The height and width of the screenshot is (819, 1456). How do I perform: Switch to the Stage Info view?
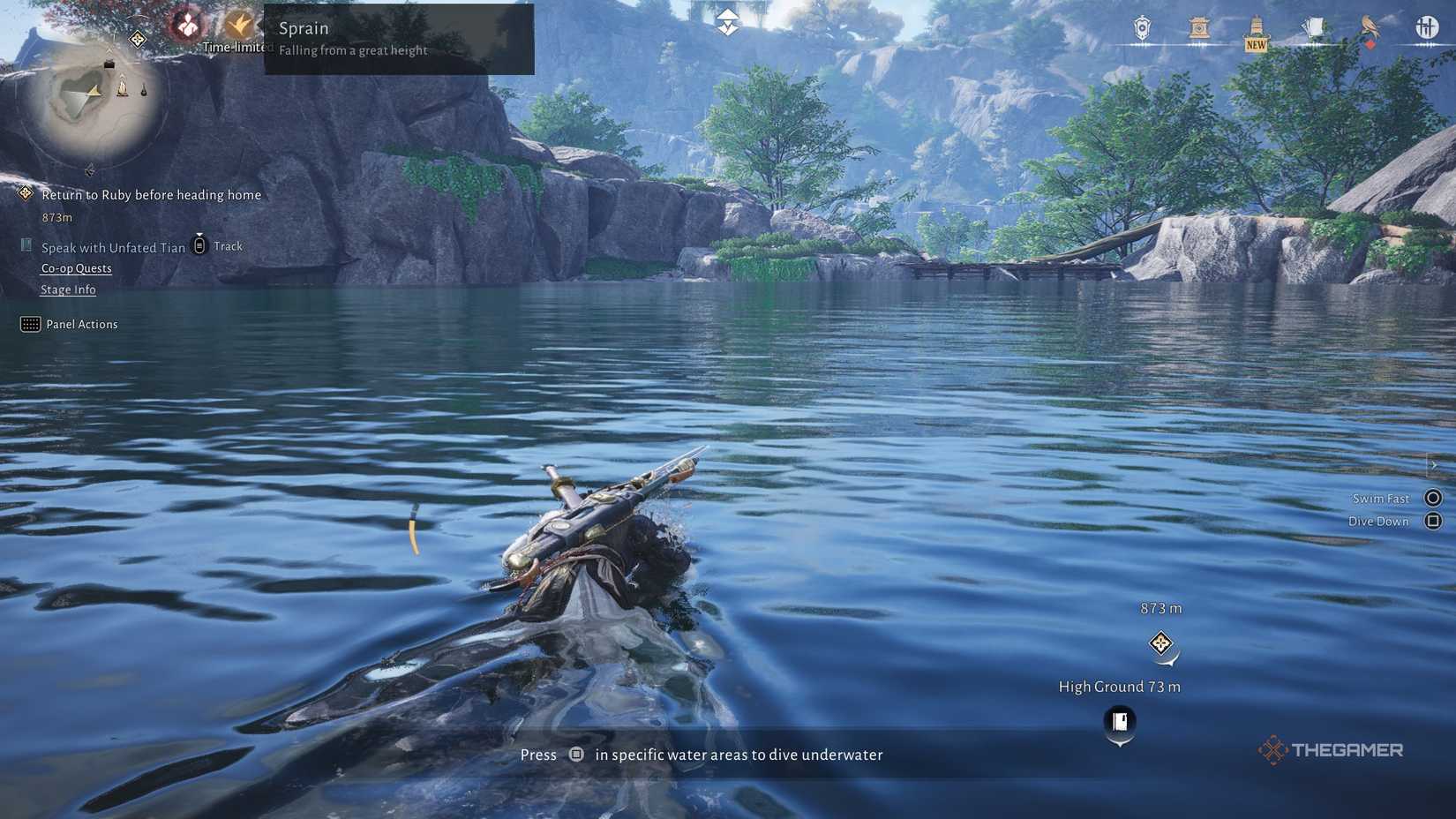click(x=67, y=289)
